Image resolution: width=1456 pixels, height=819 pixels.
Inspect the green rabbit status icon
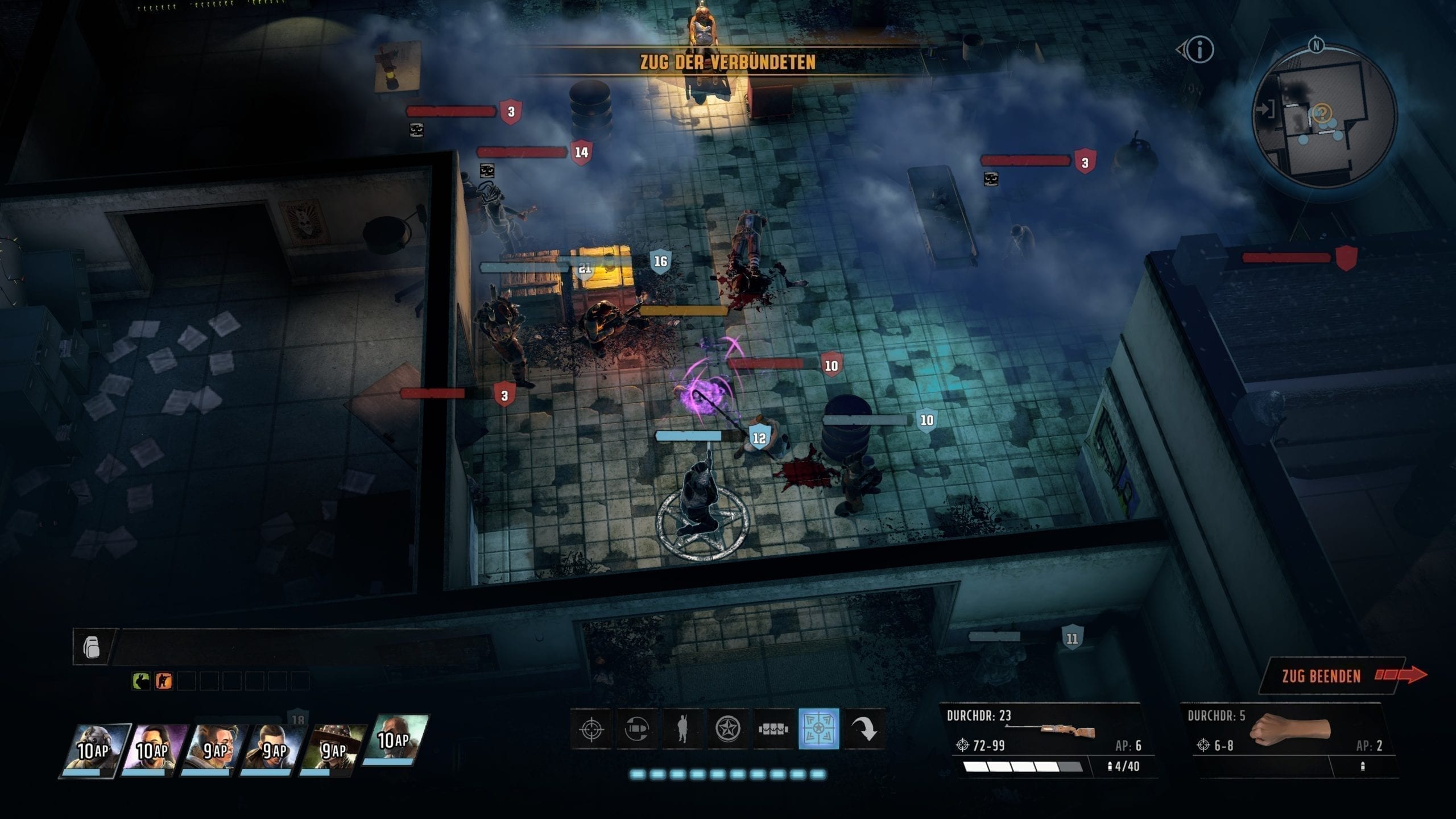click(140, 681)
